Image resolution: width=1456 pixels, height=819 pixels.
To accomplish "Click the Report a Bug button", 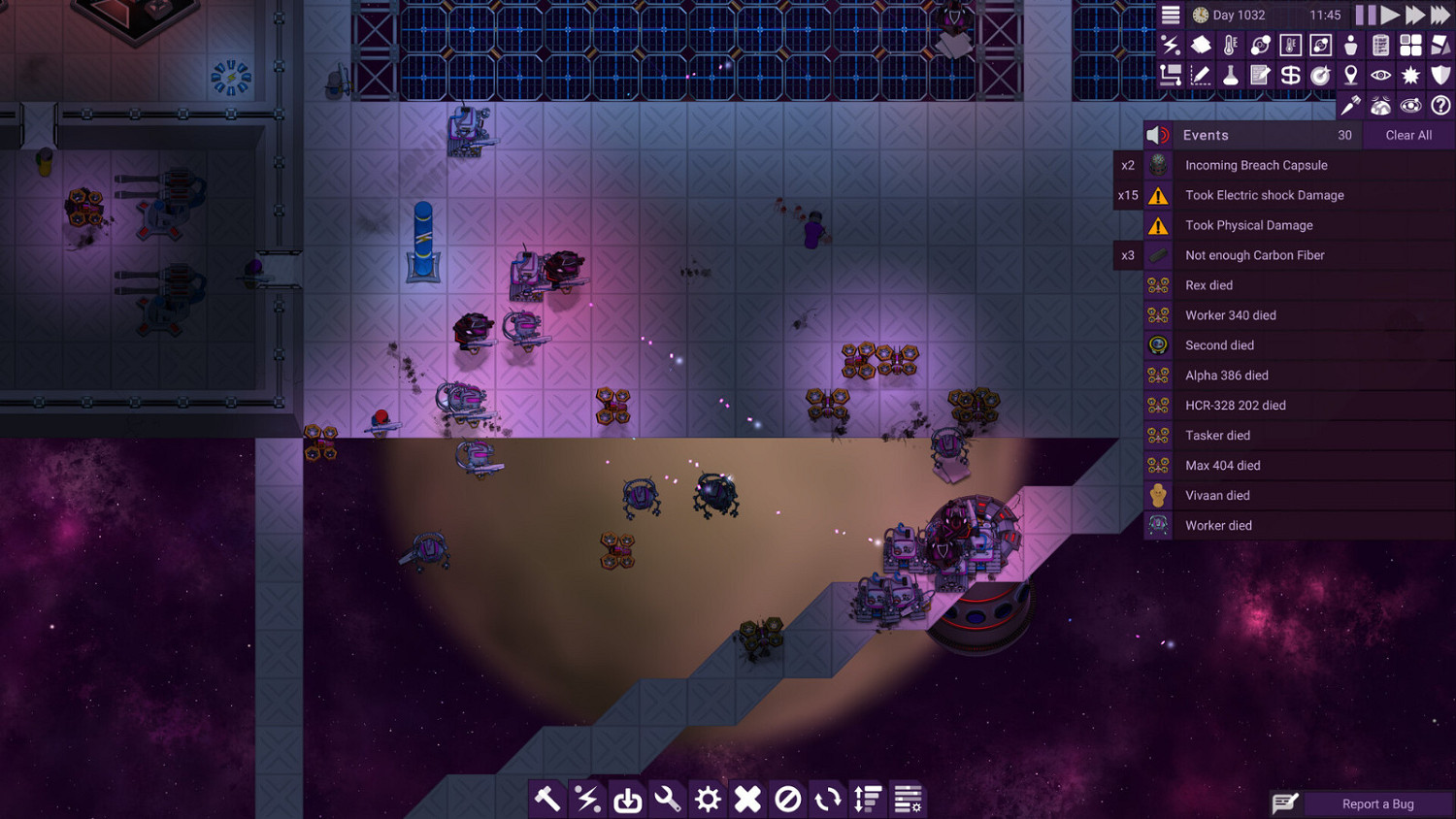I will click(x=1378, y=803).
